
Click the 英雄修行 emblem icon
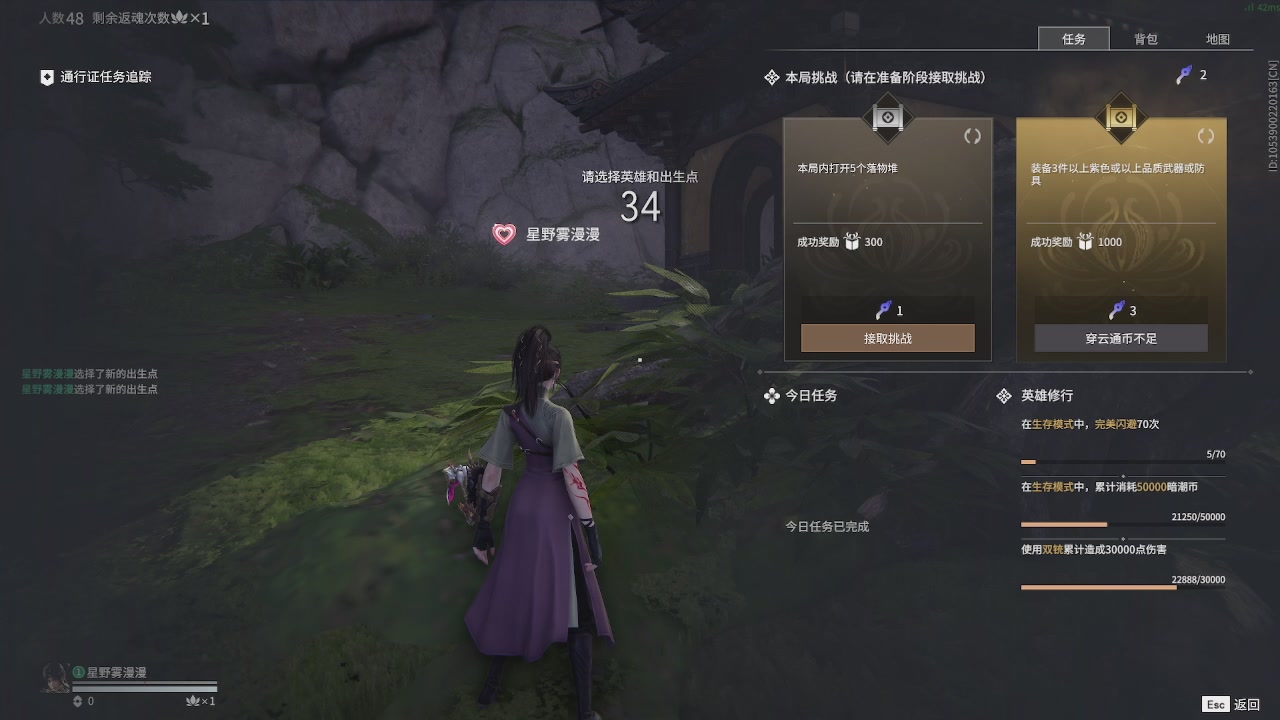tap(1004, 396)
